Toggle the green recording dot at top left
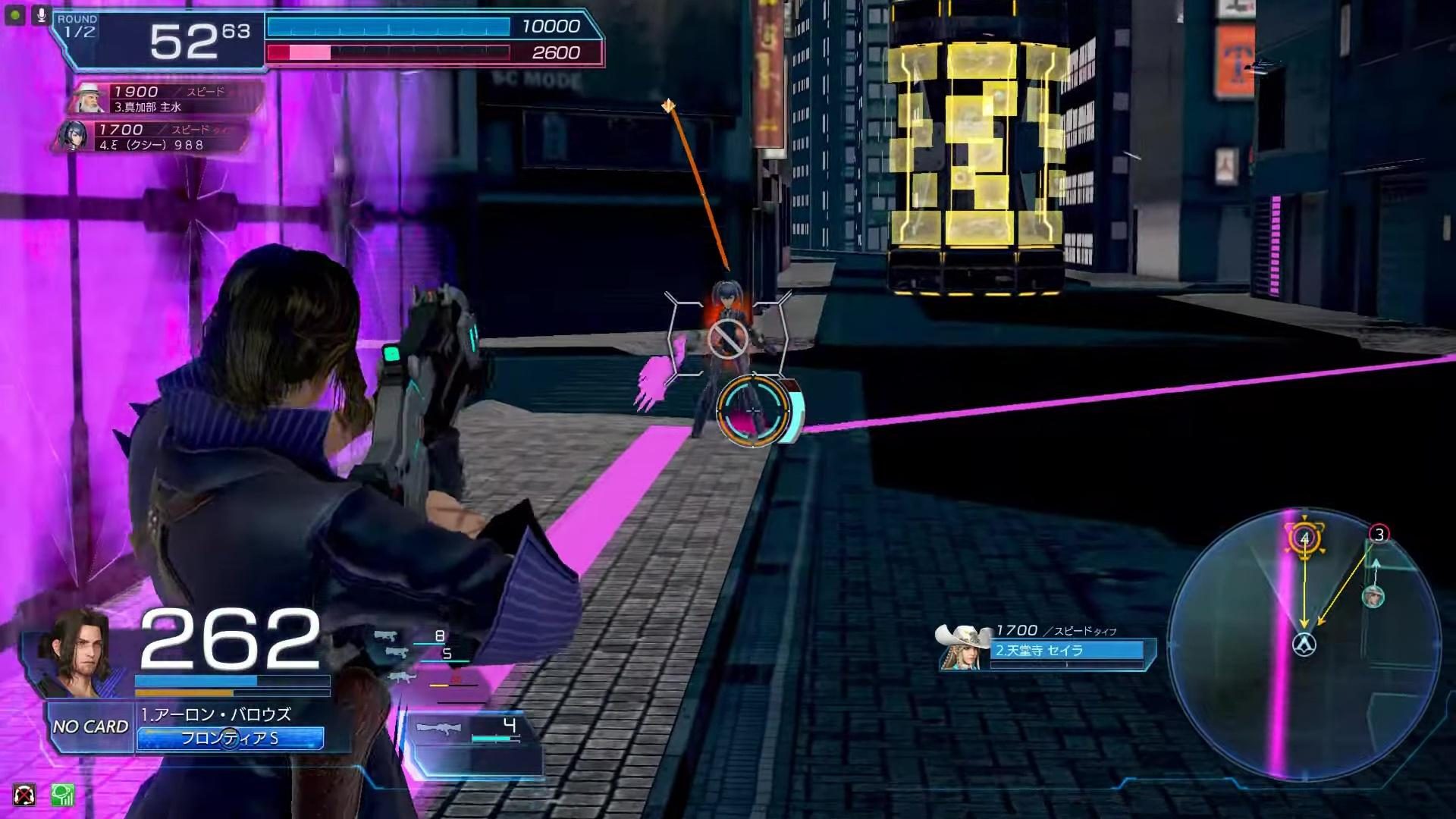The height and width of the screenshot is (819, 1456). click(x=14, y=14)
